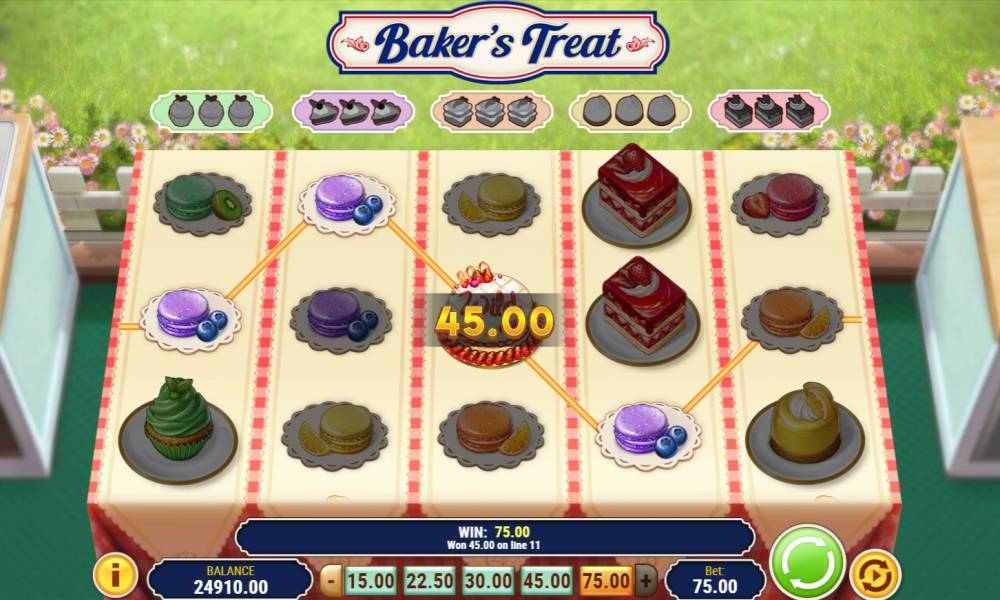Viewport: 1000px width, 600px height.
Task: Activate the orange auto play button
Action: (874, 575)
